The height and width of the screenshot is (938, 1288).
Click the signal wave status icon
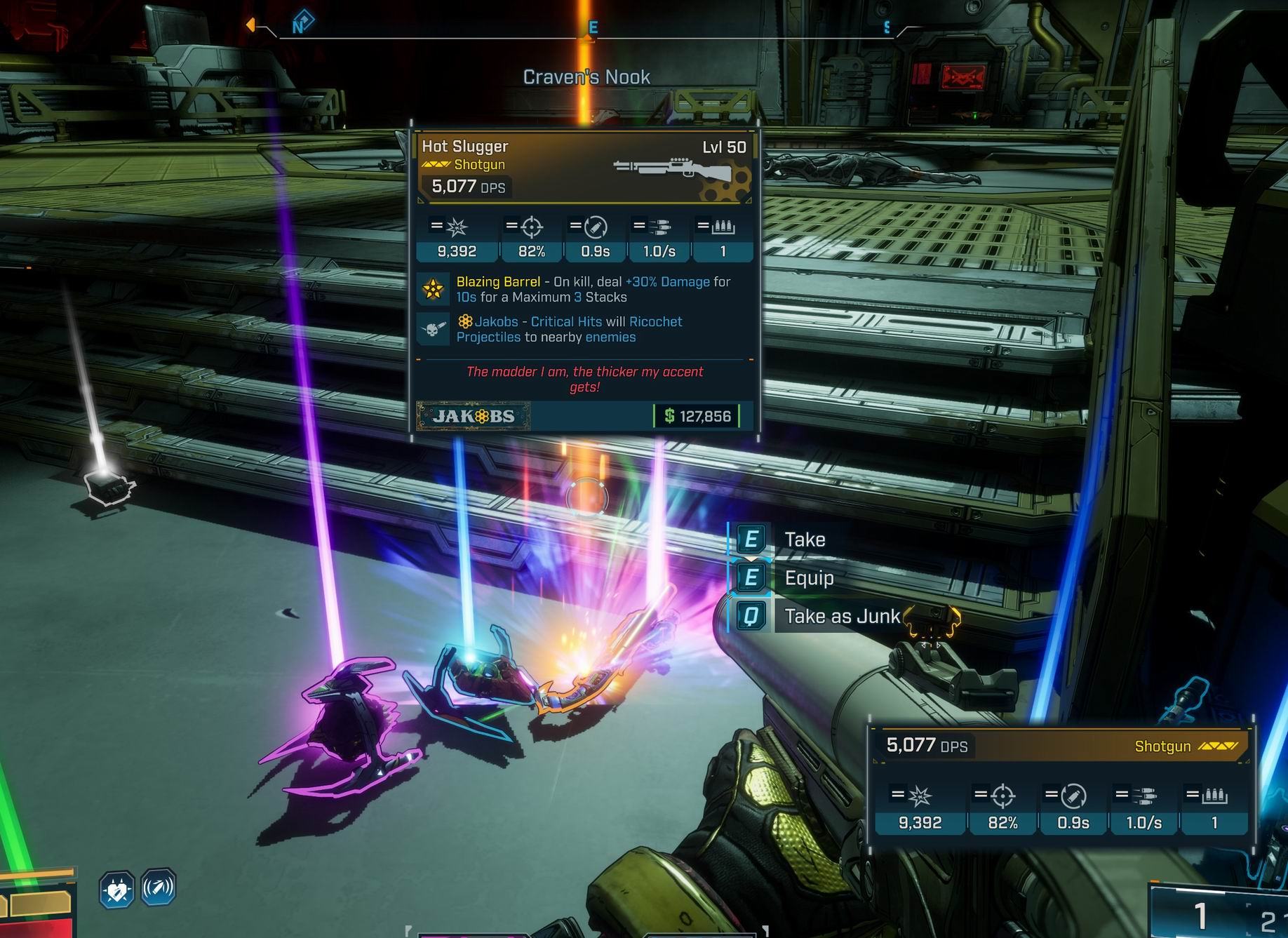click(159, 888)
